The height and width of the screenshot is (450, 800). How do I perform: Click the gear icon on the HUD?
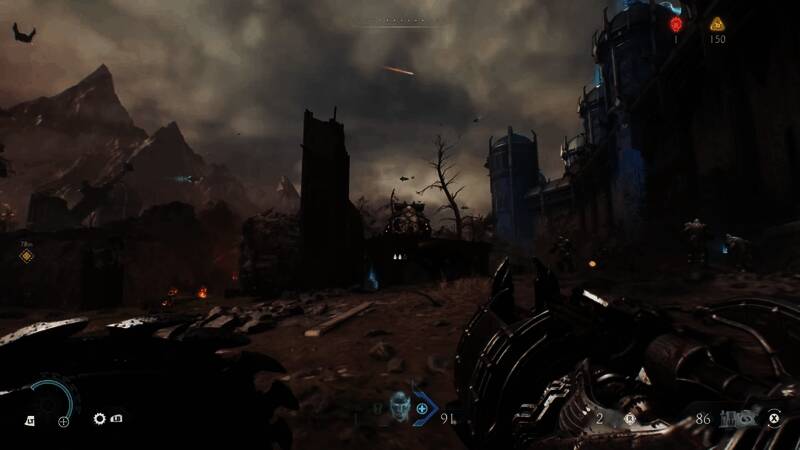click(x=100, y=420)
